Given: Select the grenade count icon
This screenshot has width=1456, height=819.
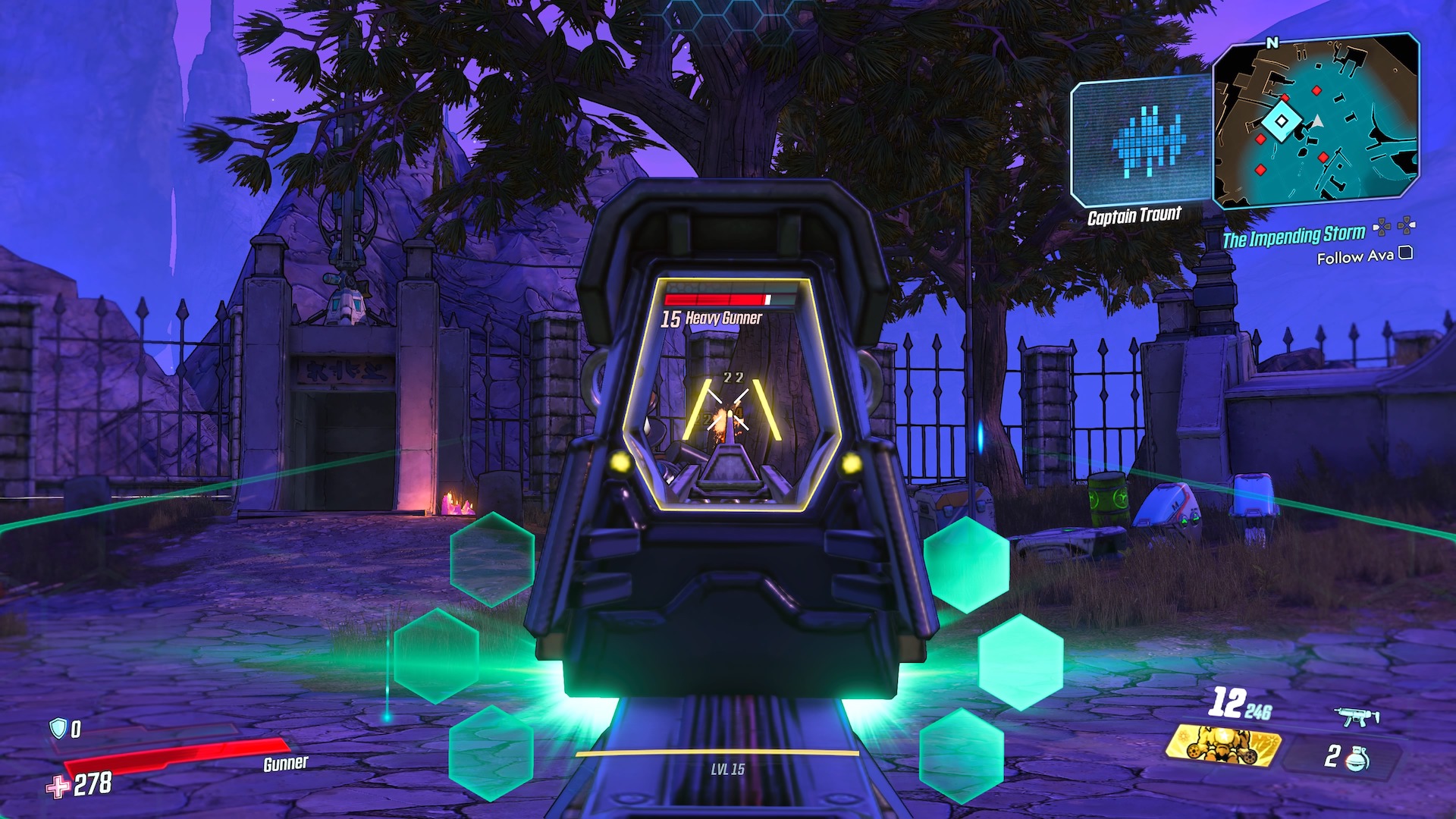Looking at the screenshot, I should tap(1356, 758).
